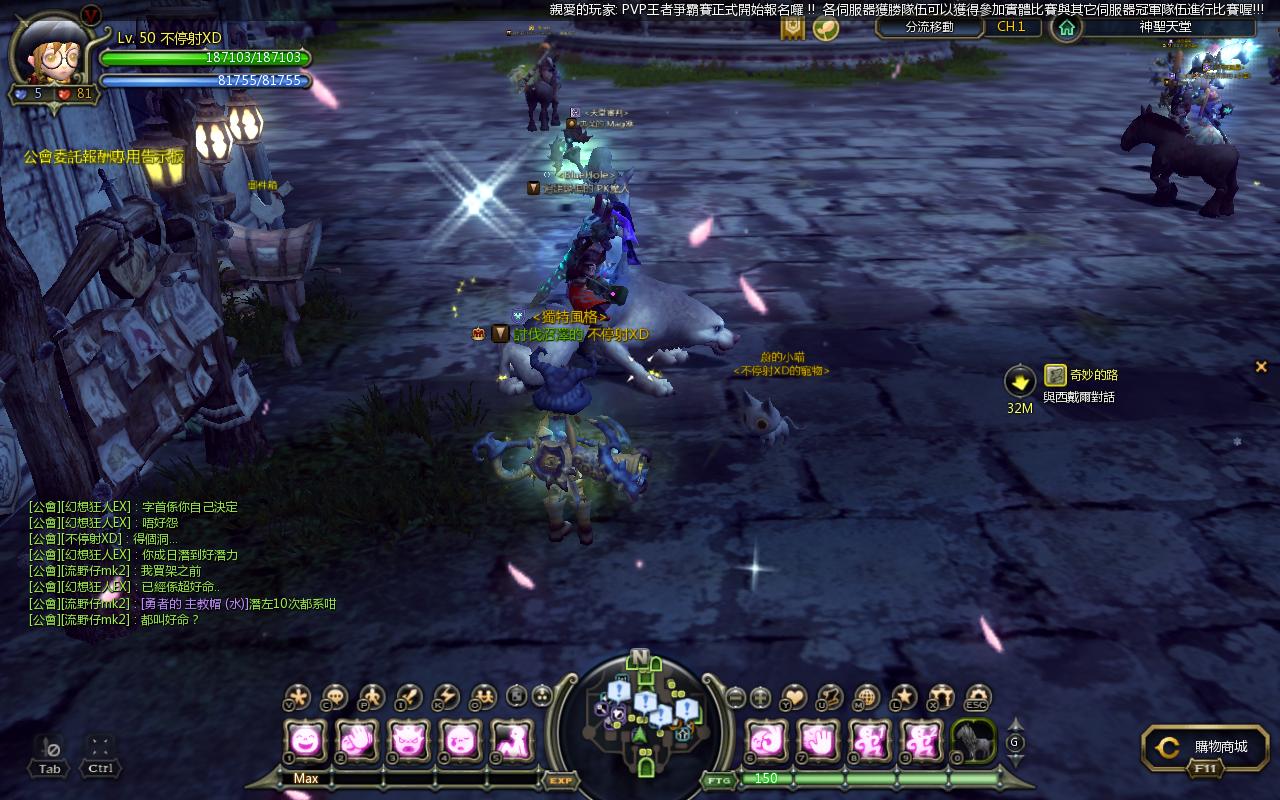The height and width of the screenshot is (800, 1280).
Task: Summon the horse mount from the hotbar
Action: pos(973,741)
